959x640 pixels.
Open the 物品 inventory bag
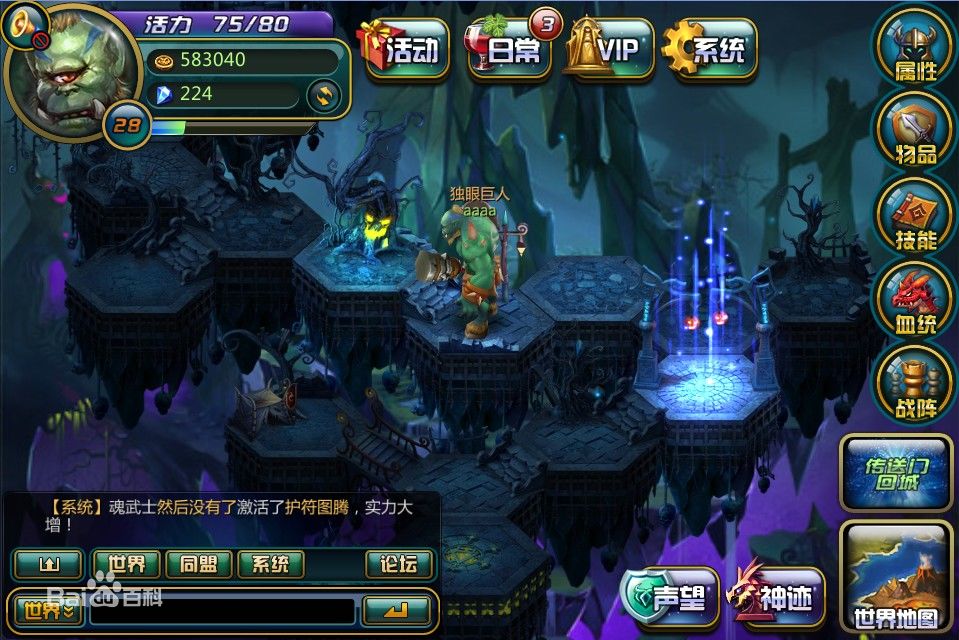point(914,130)
